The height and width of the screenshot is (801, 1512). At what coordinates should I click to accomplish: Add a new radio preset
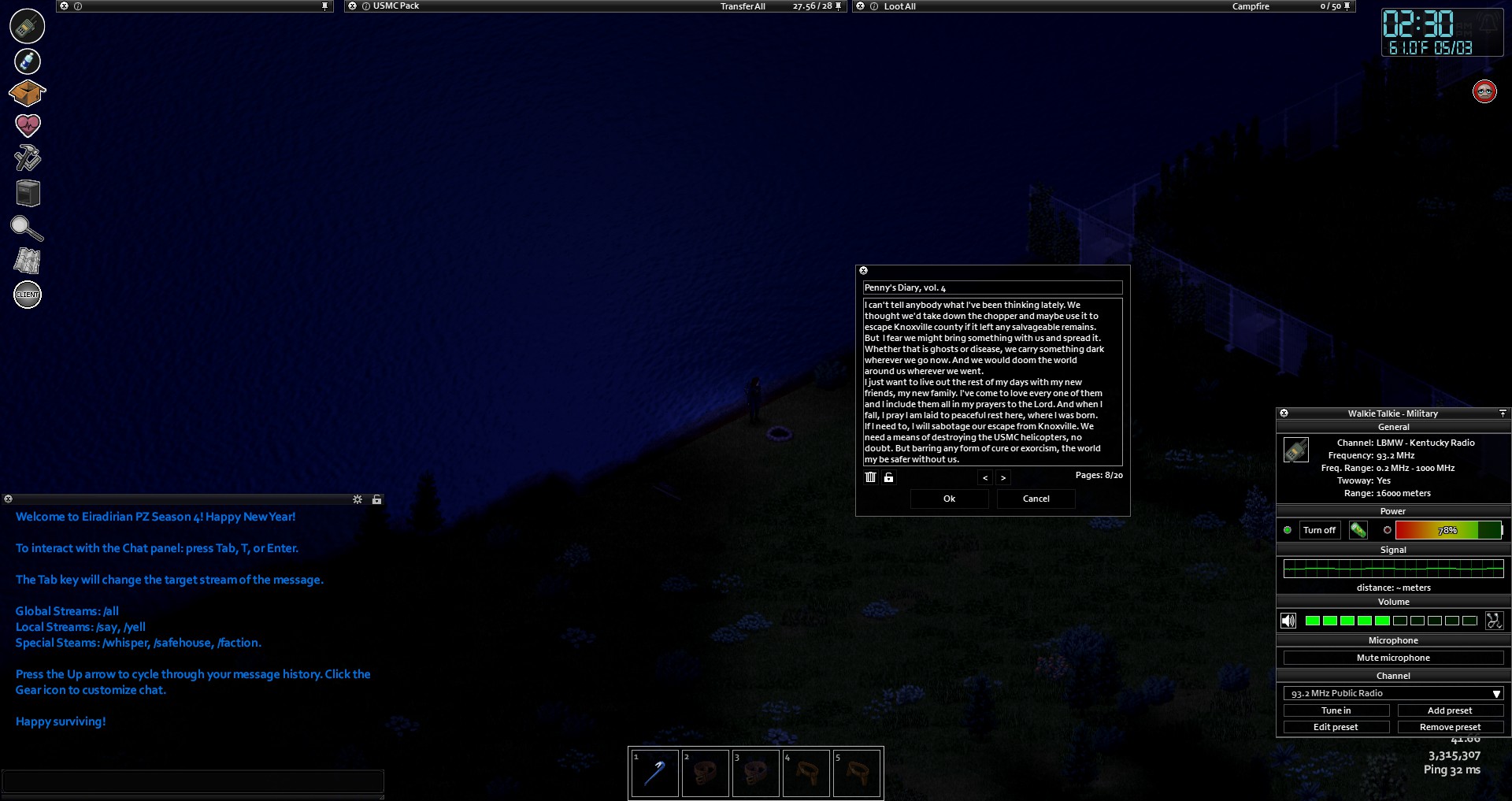pyautogui.click(x=1449, y=710)
